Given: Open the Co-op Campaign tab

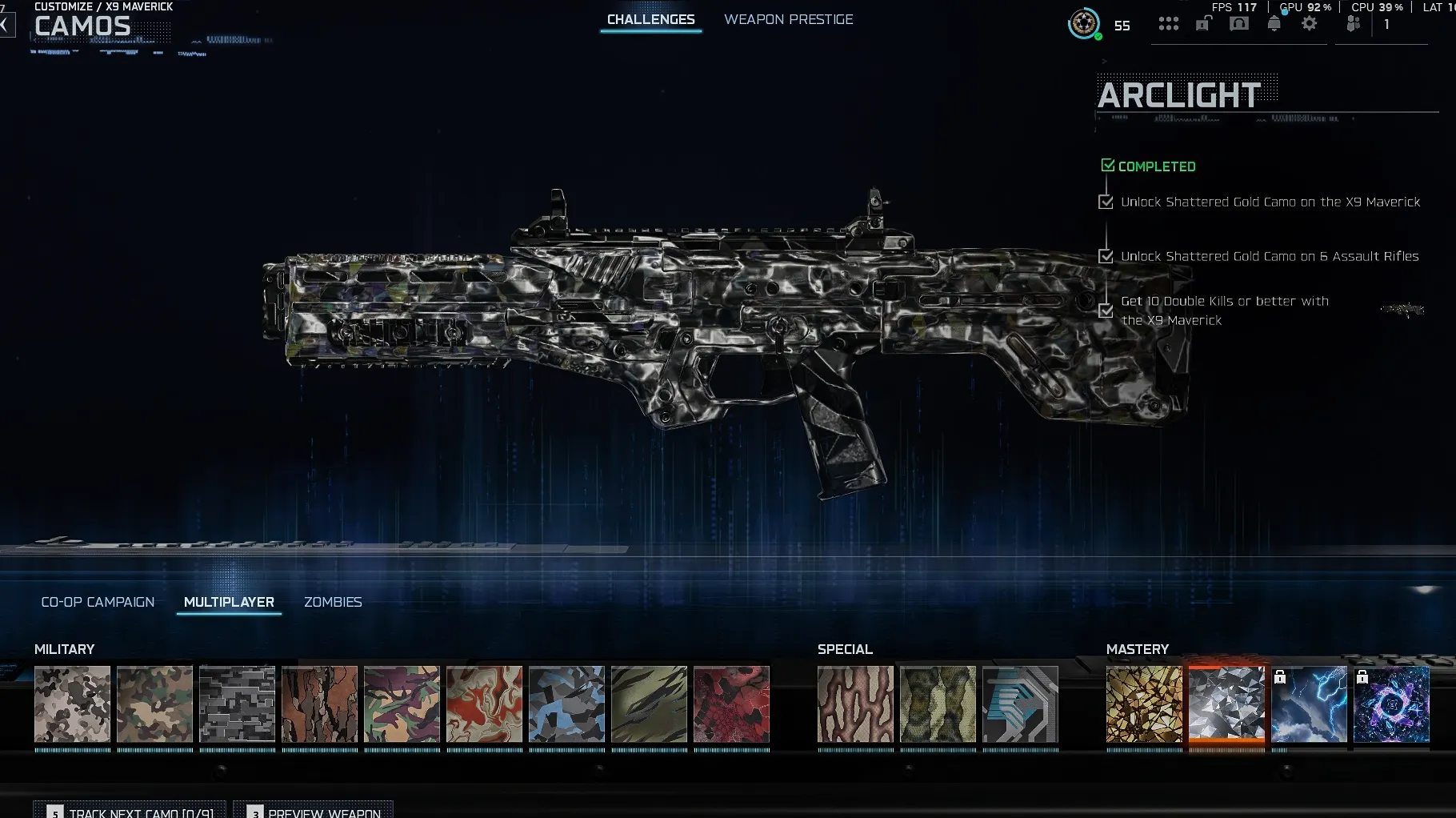Looking at the screenshot, I should tap(98, 601).
